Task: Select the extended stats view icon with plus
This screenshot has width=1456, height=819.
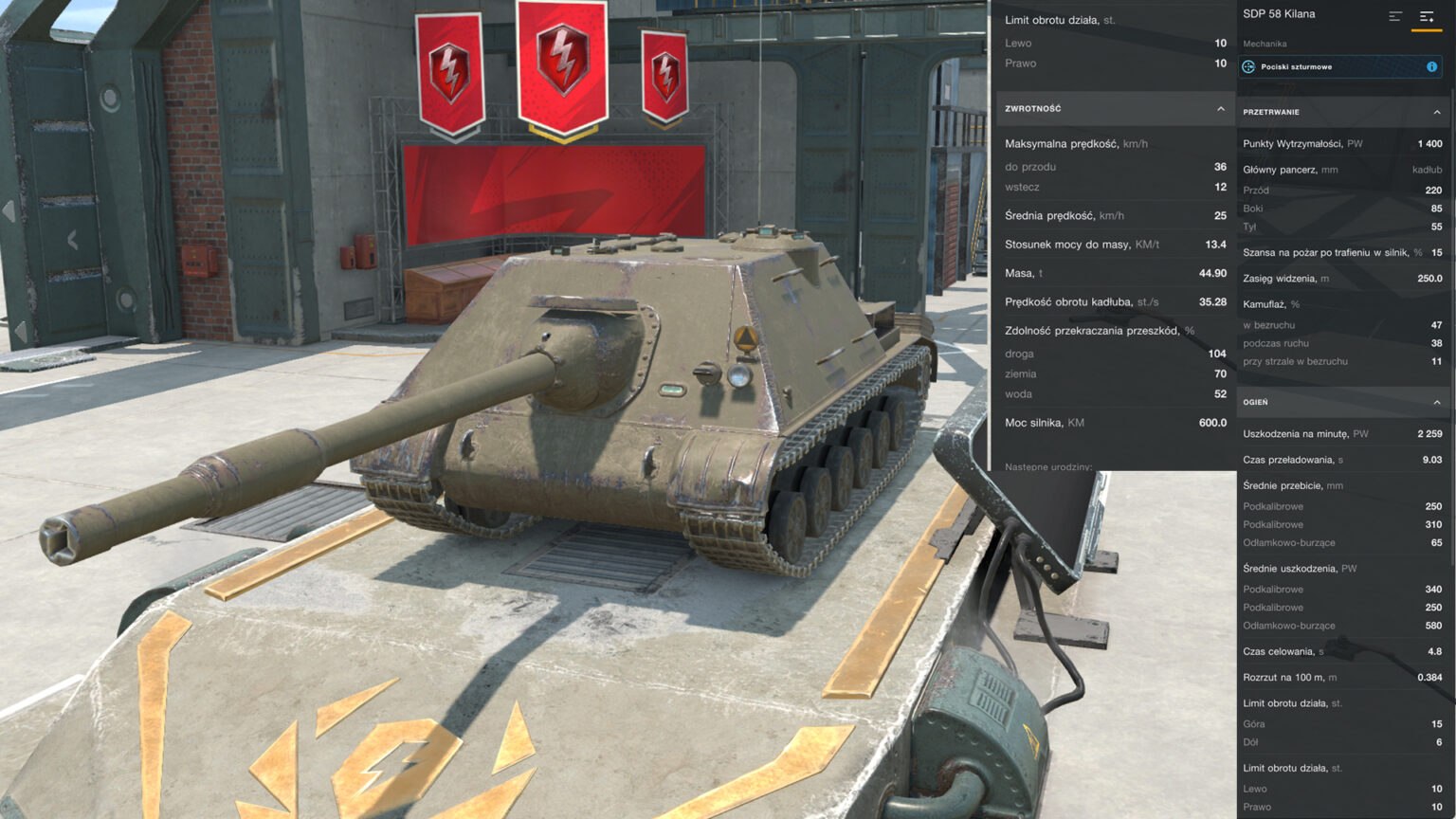Action: click(1427, 16)
